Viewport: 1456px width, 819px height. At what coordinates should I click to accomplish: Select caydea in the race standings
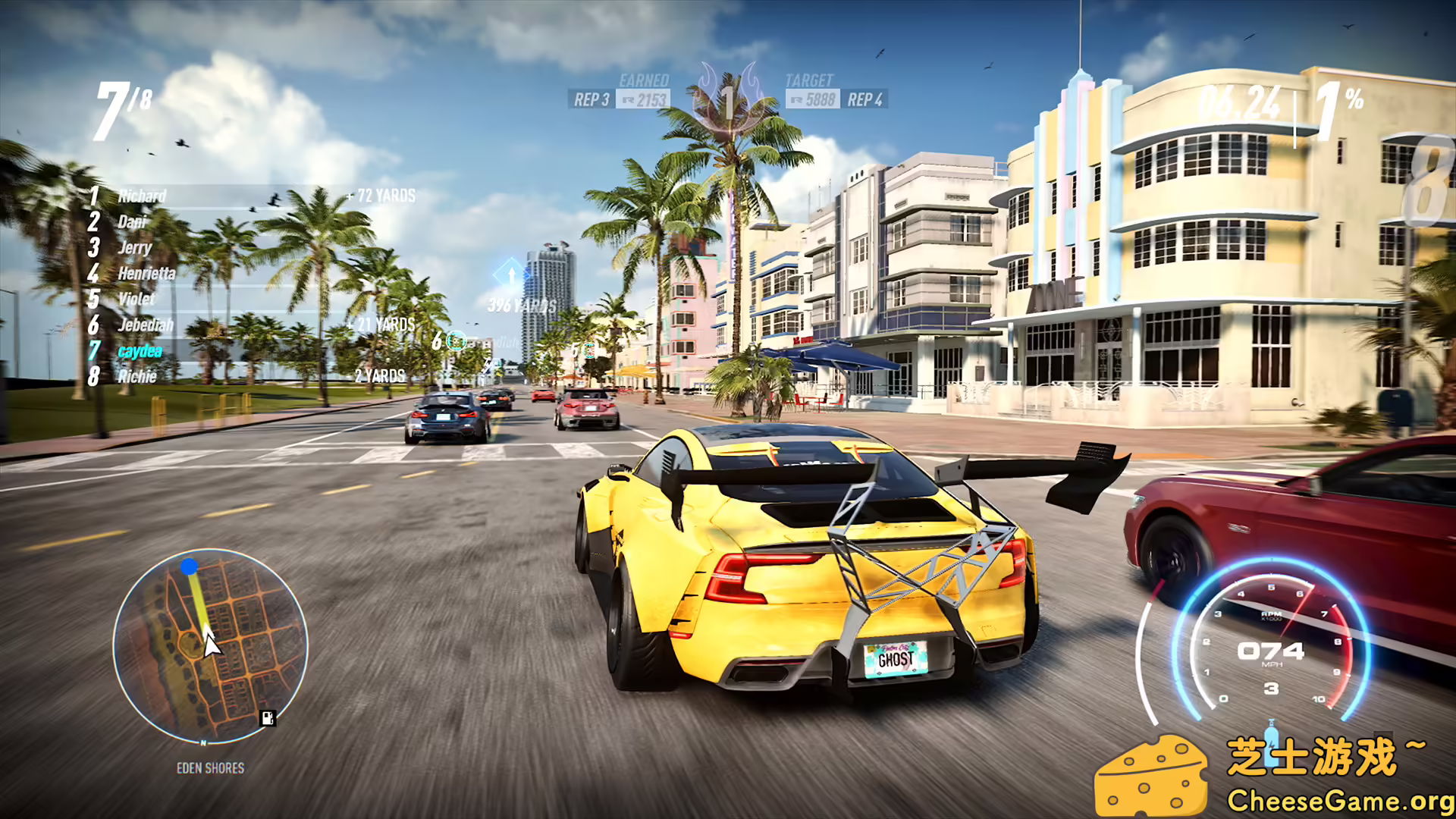[139, 350]
